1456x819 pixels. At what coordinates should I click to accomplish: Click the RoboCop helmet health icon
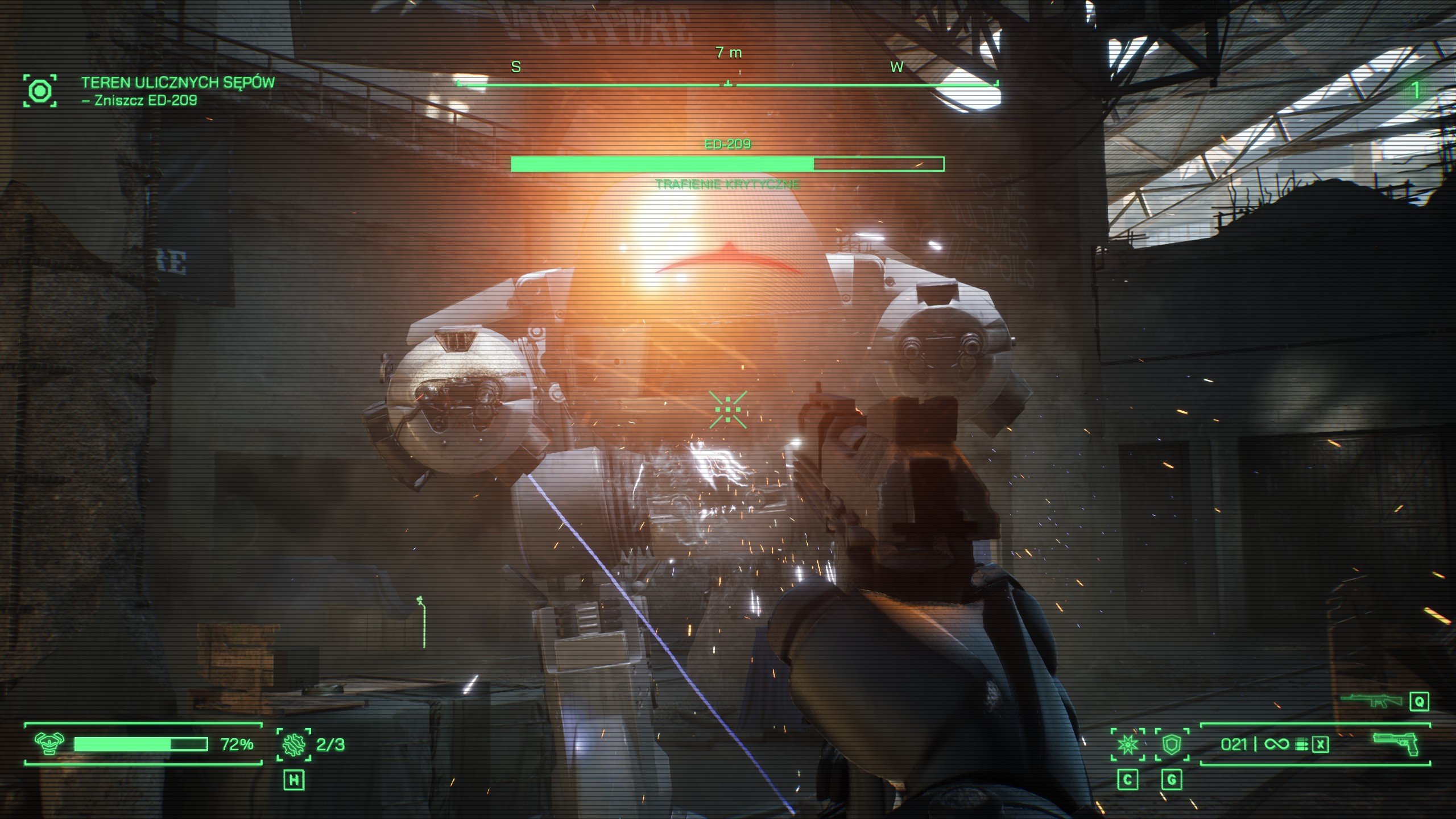pos(48,743)
